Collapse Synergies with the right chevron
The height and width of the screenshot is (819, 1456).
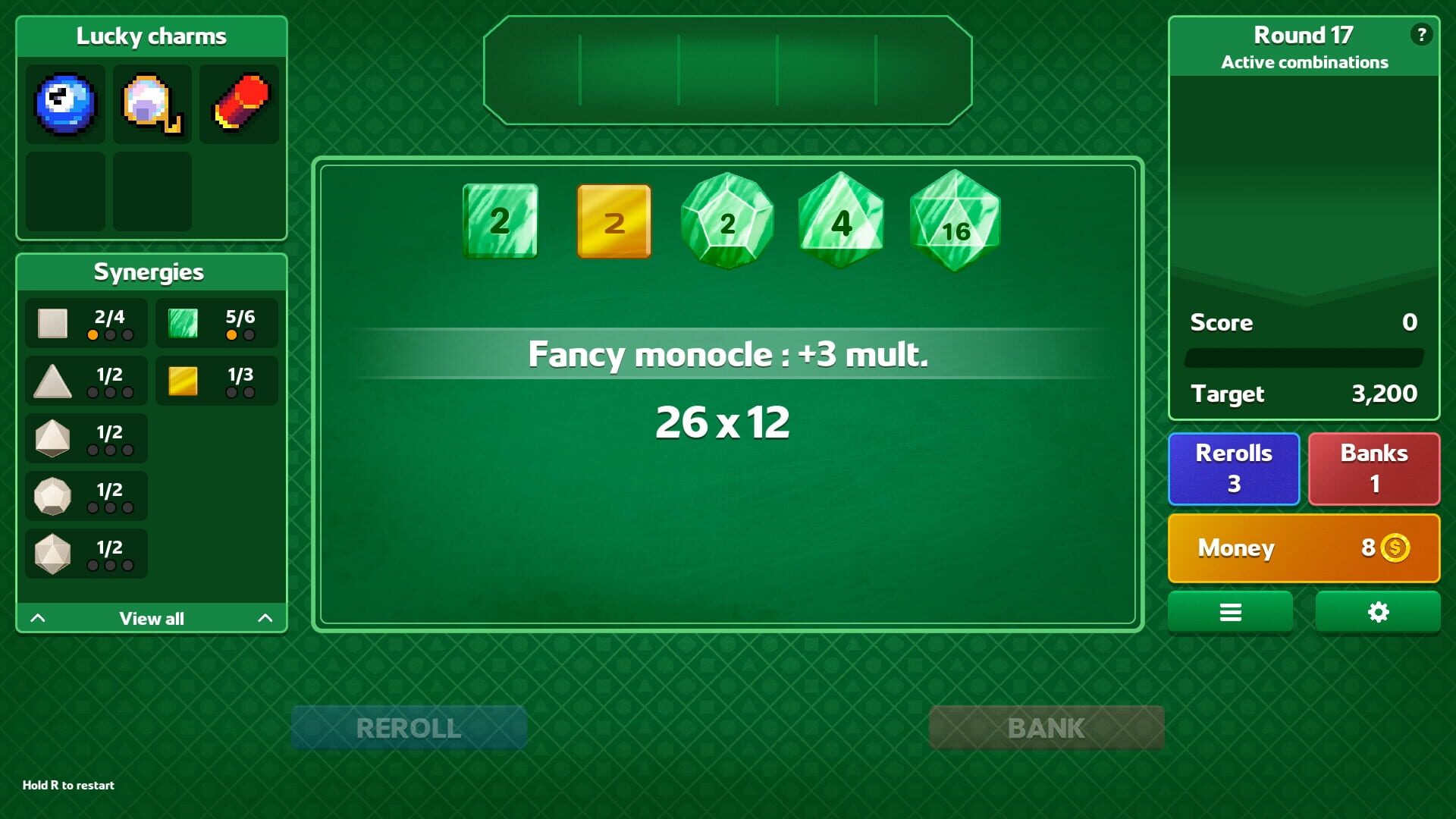(265, 618)
